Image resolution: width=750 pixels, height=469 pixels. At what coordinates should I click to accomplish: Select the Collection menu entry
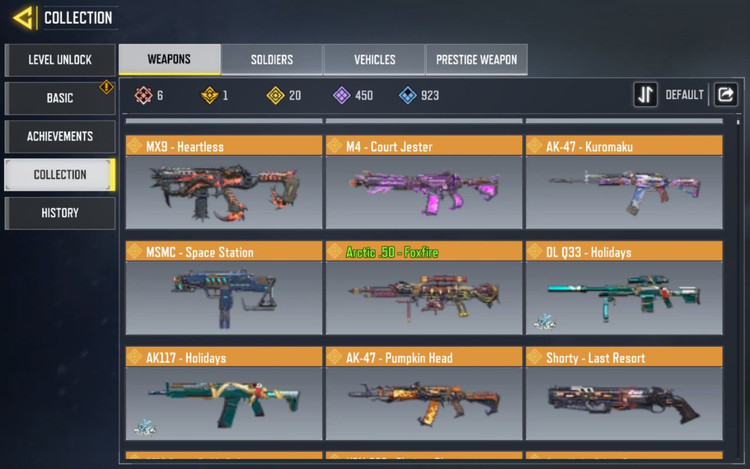click(x=59, y=174)
